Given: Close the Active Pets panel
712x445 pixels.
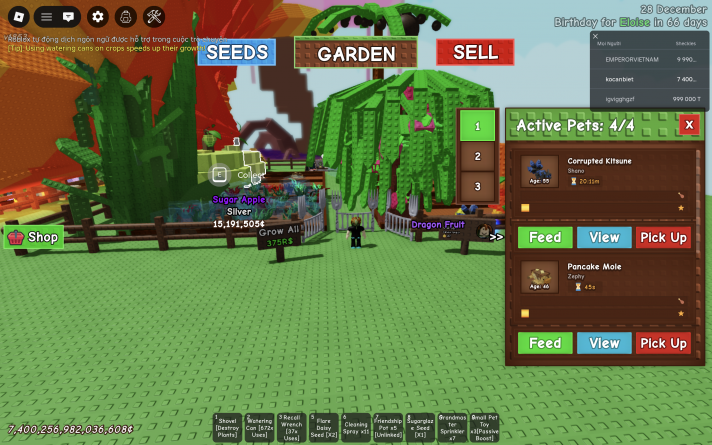Looking at the screenshot, I should point(688,124).
